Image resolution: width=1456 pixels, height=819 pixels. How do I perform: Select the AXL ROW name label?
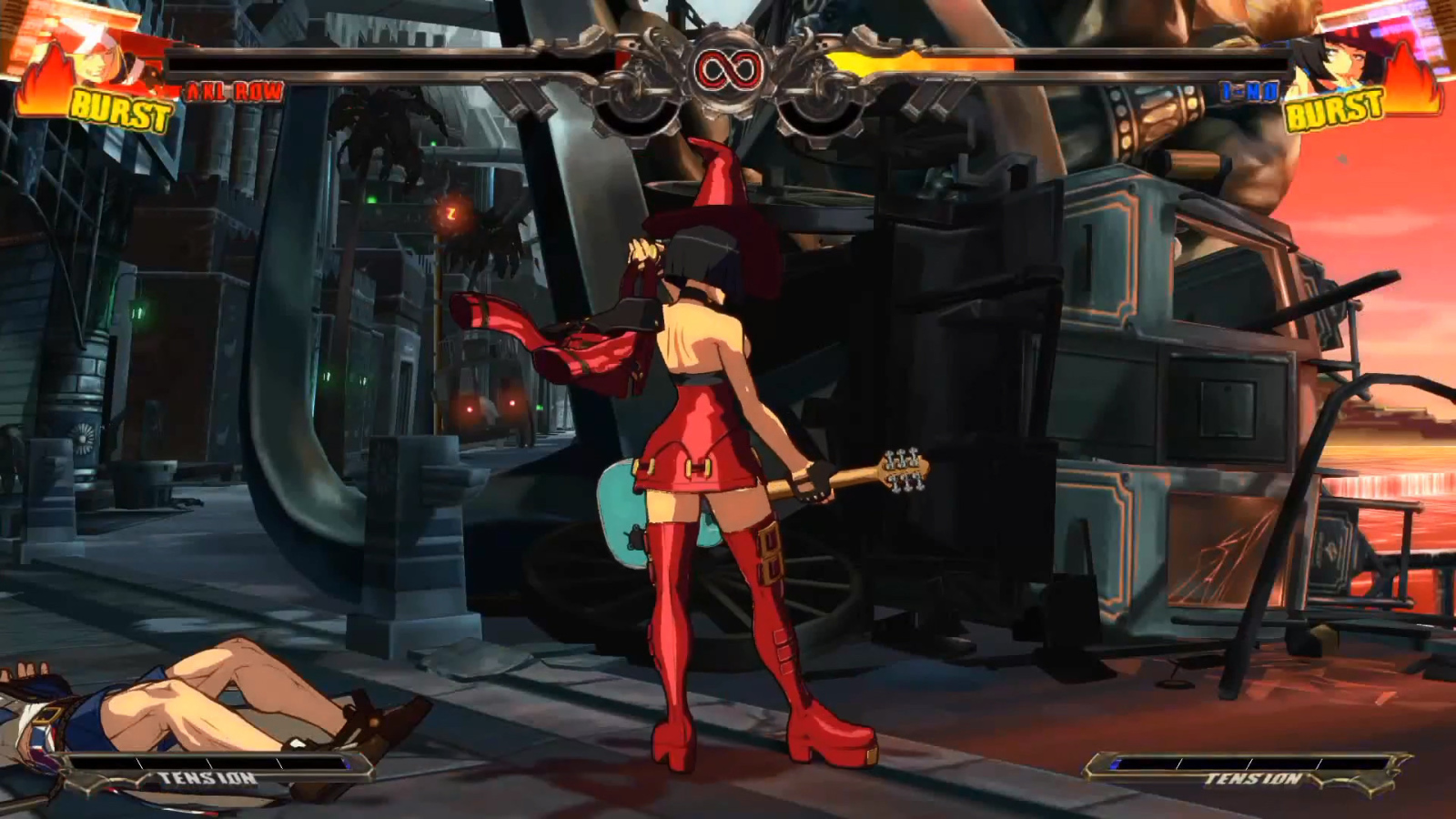click(x=226, y=90)
